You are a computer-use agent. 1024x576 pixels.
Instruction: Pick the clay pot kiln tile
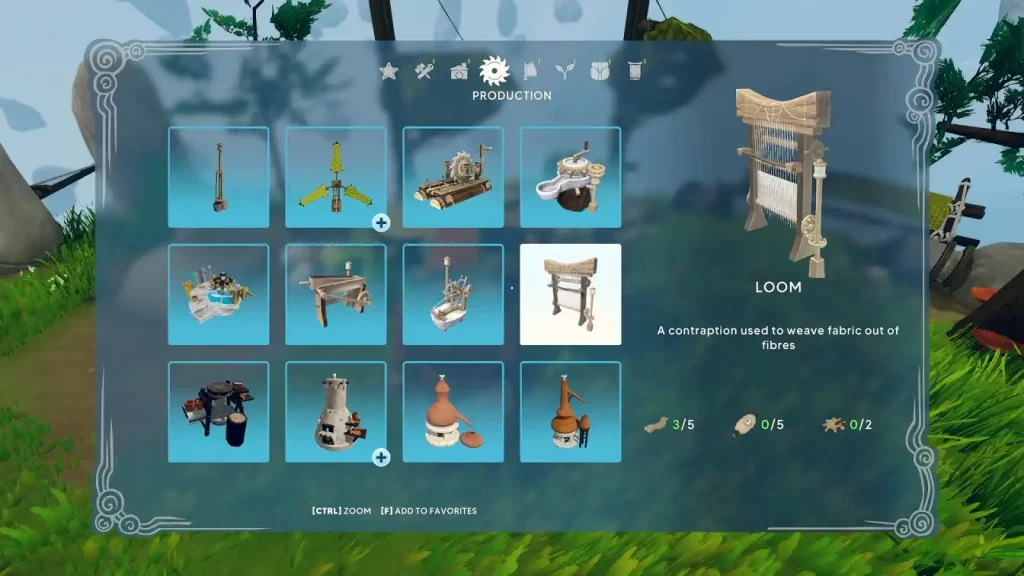tap(453, 411)
